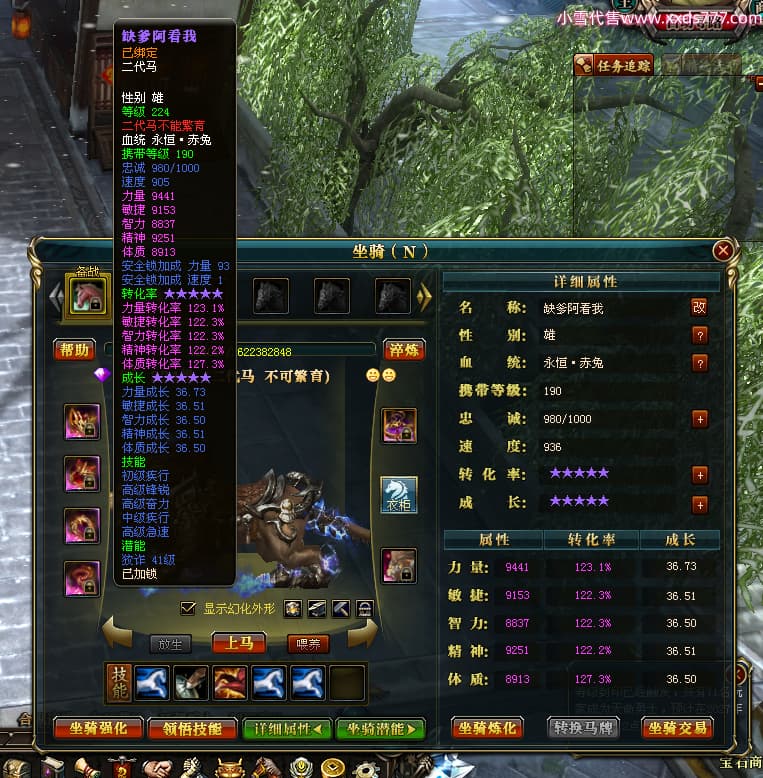
Task: Toggle the 显示幻化外形 checkbox
Action: 187,608
